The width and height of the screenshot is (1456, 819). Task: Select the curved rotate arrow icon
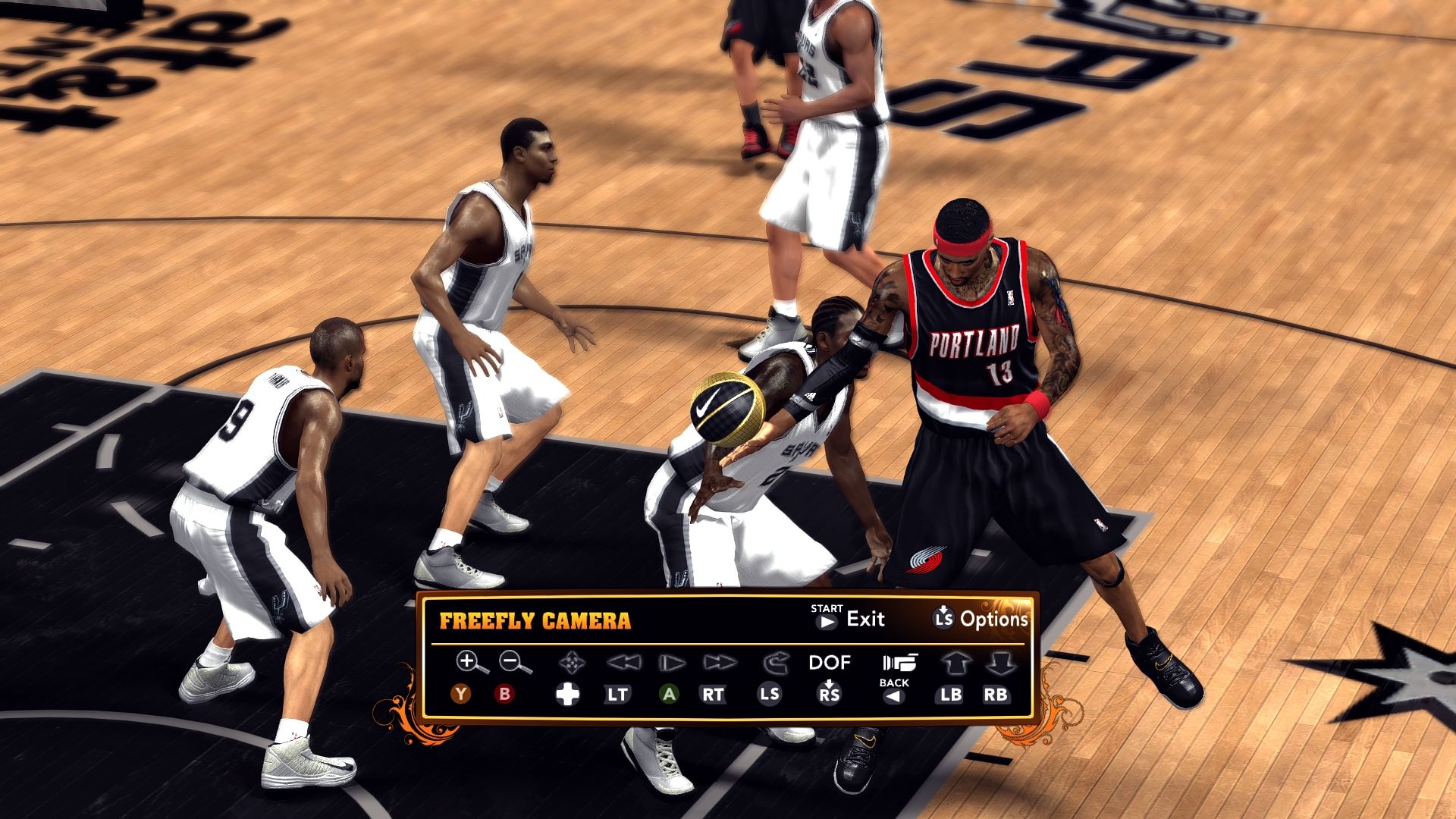click(775, 664)
